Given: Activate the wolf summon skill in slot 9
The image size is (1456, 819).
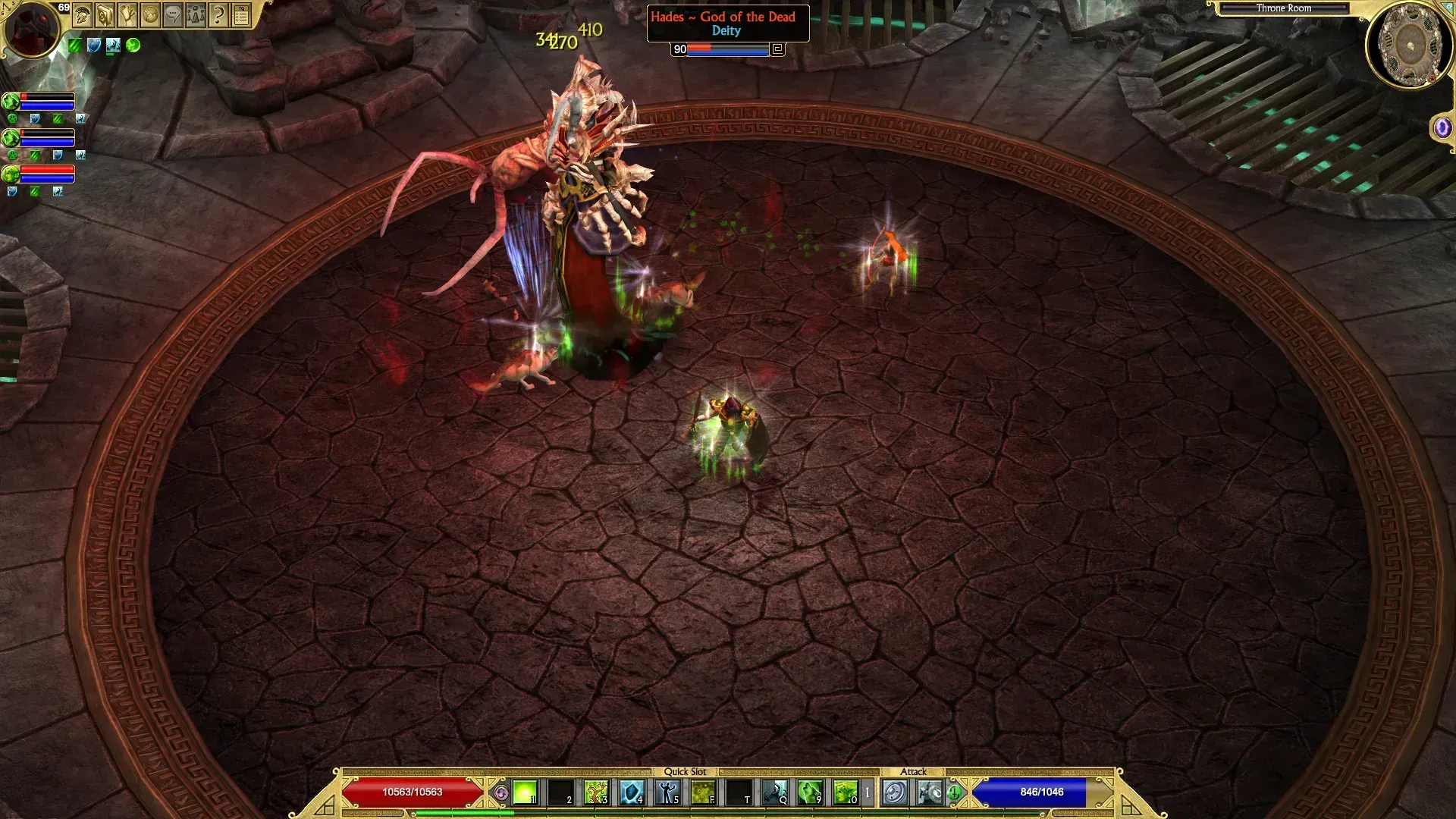Looking at the screenshot, I should pyautogui.click(x=810, y=793).
